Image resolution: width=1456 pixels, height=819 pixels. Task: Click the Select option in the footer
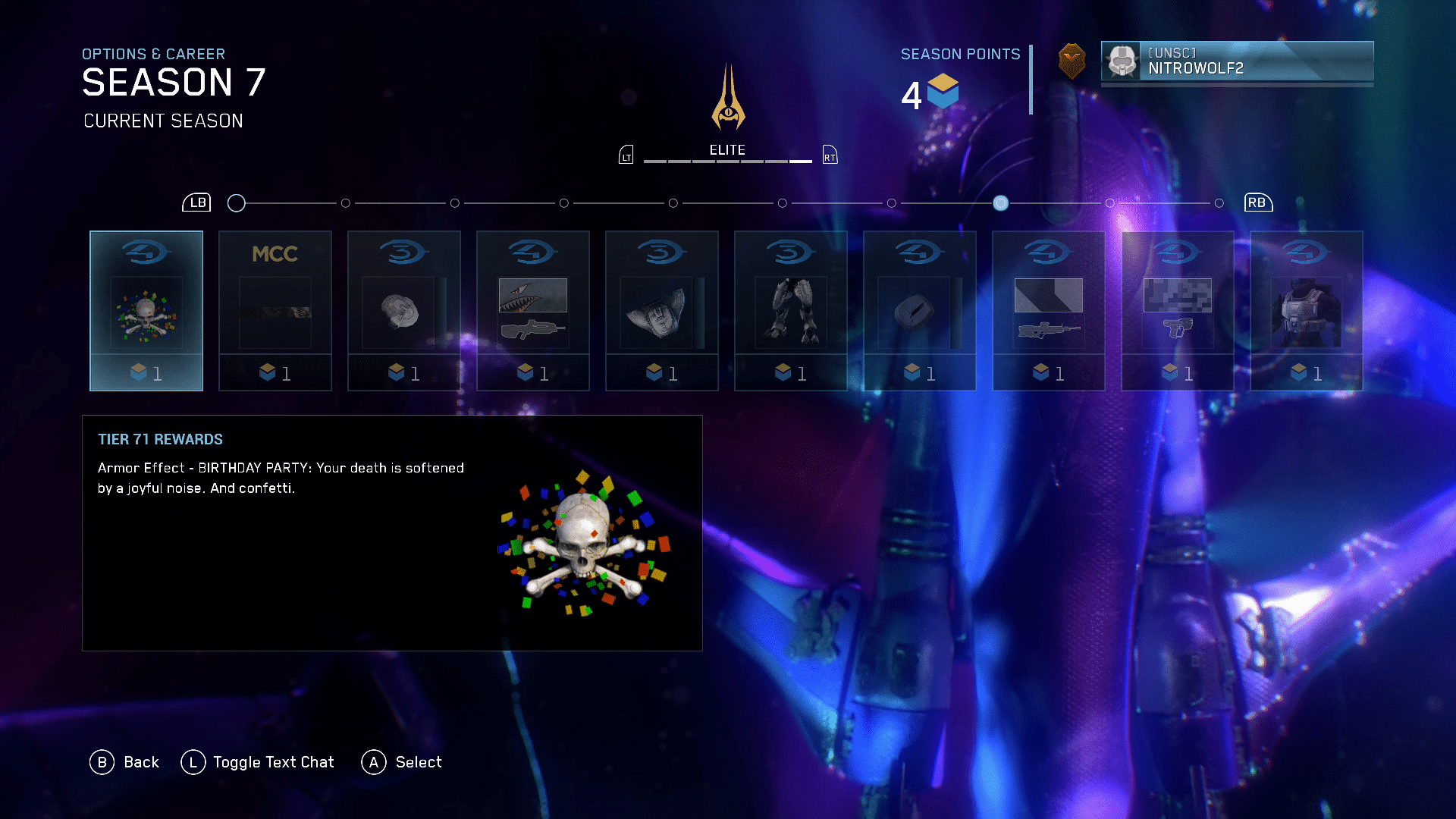pyautogui.click(x=402, y=762)
